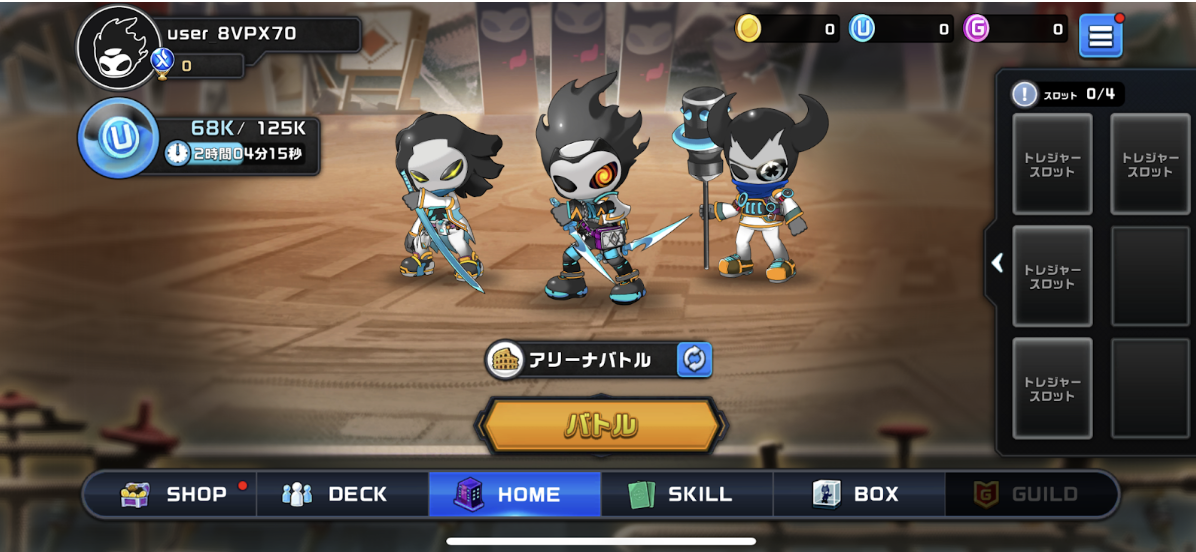Collapse the treasure slot panel arrow
The height and width of the screenshot is (552, 1196).
[997, 263]
